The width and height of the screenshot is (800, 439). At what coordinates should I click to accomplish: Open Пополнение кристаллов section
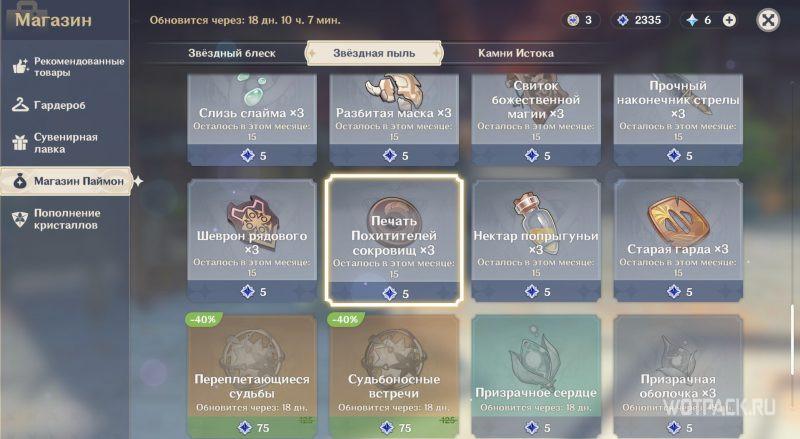click(x=66, y=220)
